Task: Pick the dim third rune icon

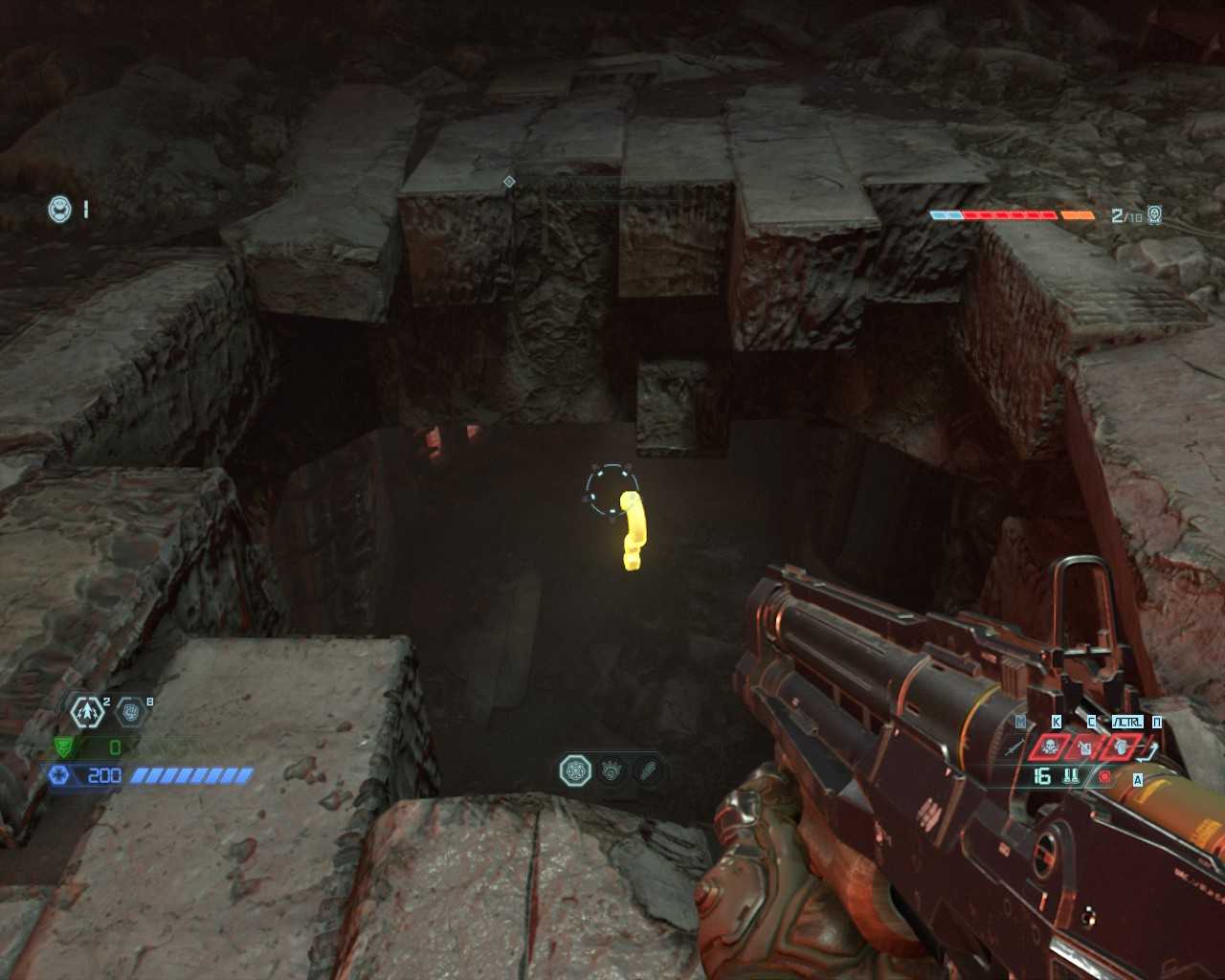Action: pyautogui.click(x=647, y=770)
